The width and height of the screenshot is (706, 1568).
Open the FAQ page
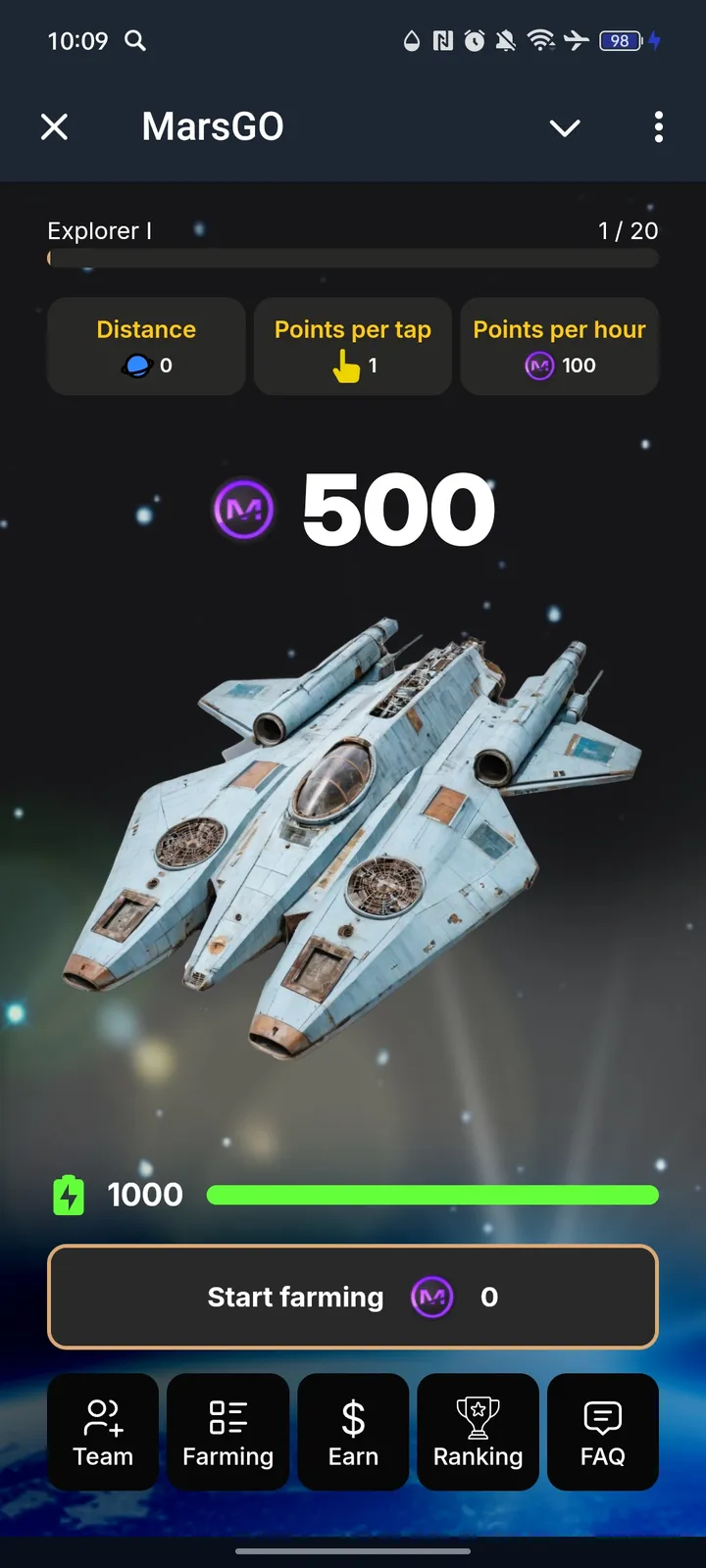(x=602, y=1432)
